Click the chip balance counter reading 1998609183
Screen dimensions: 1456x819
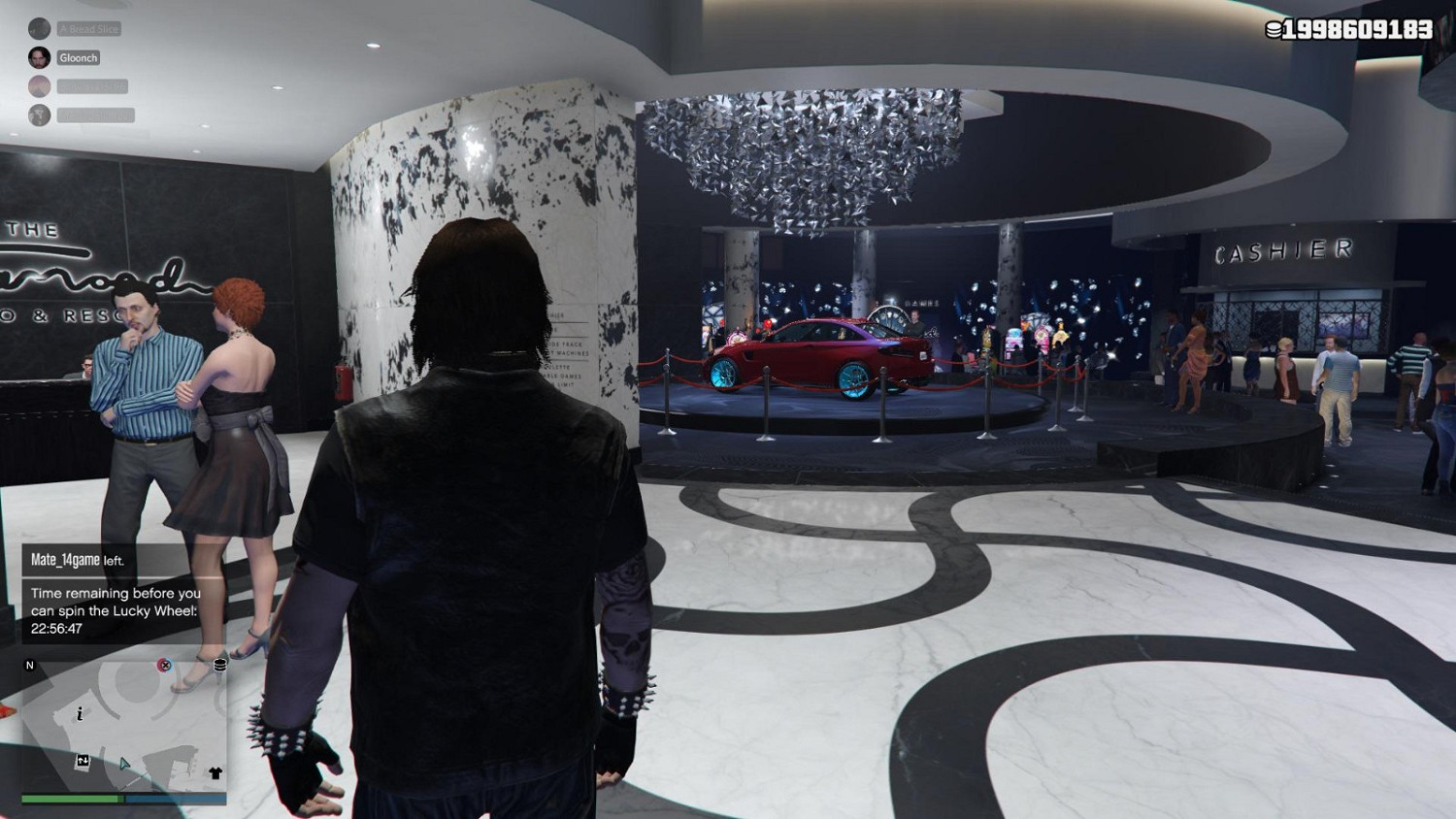click(x=1359, y=30)
